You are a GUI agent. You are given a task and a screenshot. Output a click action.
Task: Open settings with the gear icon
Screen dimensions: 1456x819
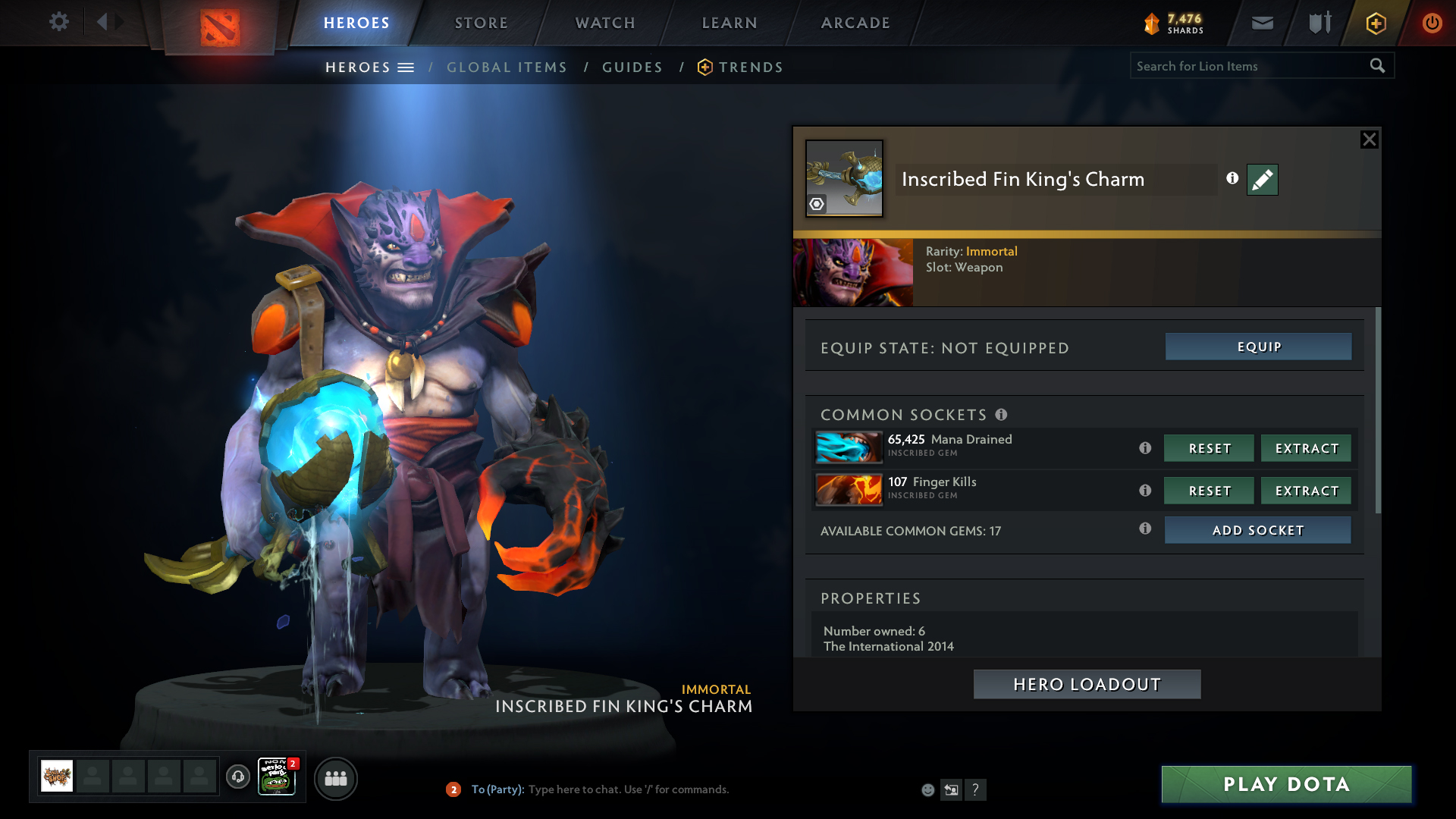pyautogui.click(x=58, y=21)
